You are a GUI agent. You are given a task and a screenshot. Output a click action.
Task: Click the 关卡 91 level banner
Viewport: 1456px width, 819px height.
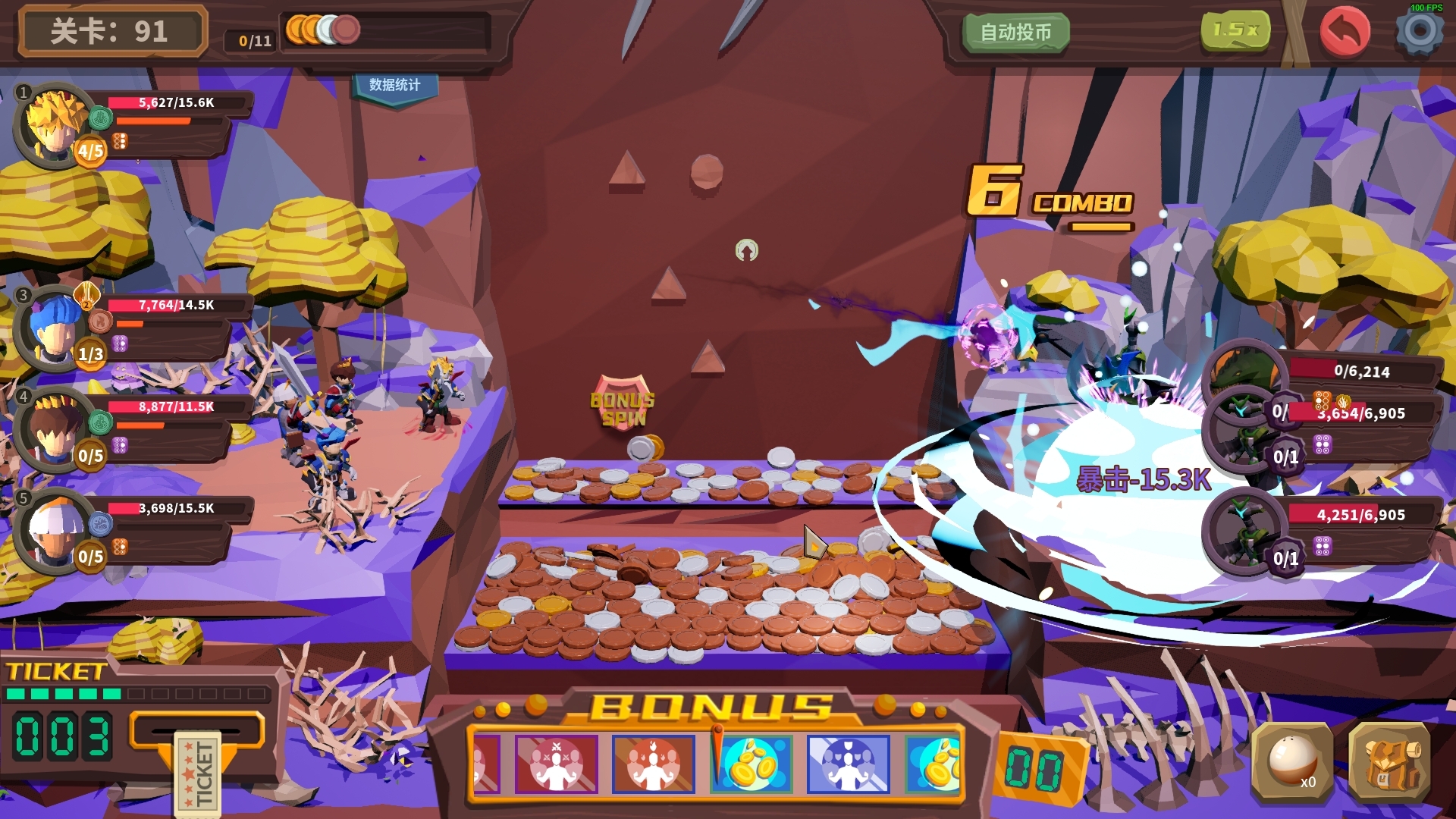click(112, 31)
